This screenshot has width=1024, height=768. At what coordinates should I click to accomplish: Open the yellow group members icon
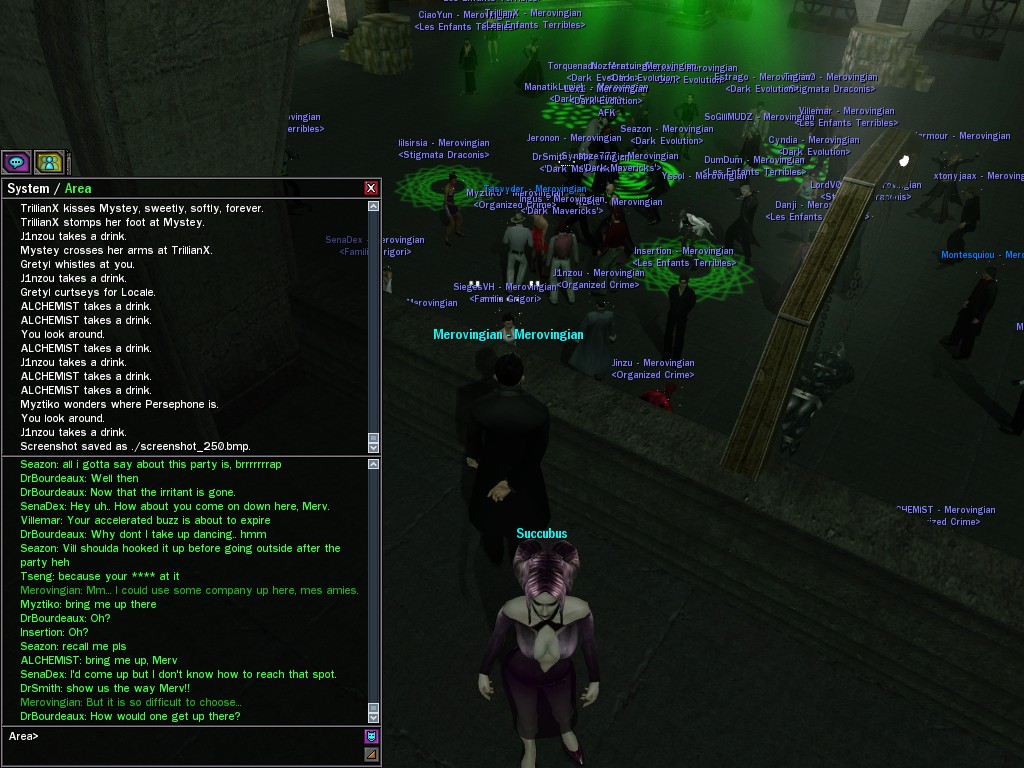pos(49,161)
